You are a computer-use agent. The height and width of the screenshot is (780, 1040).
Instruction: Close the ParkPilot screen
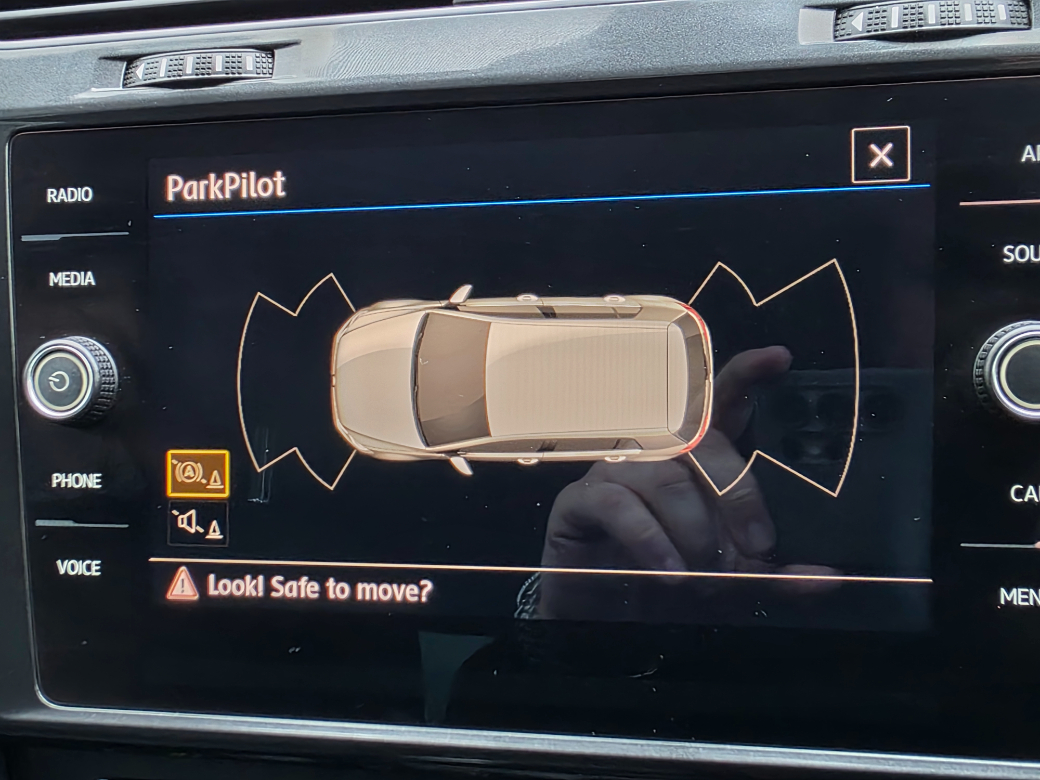tap(880, 155)
